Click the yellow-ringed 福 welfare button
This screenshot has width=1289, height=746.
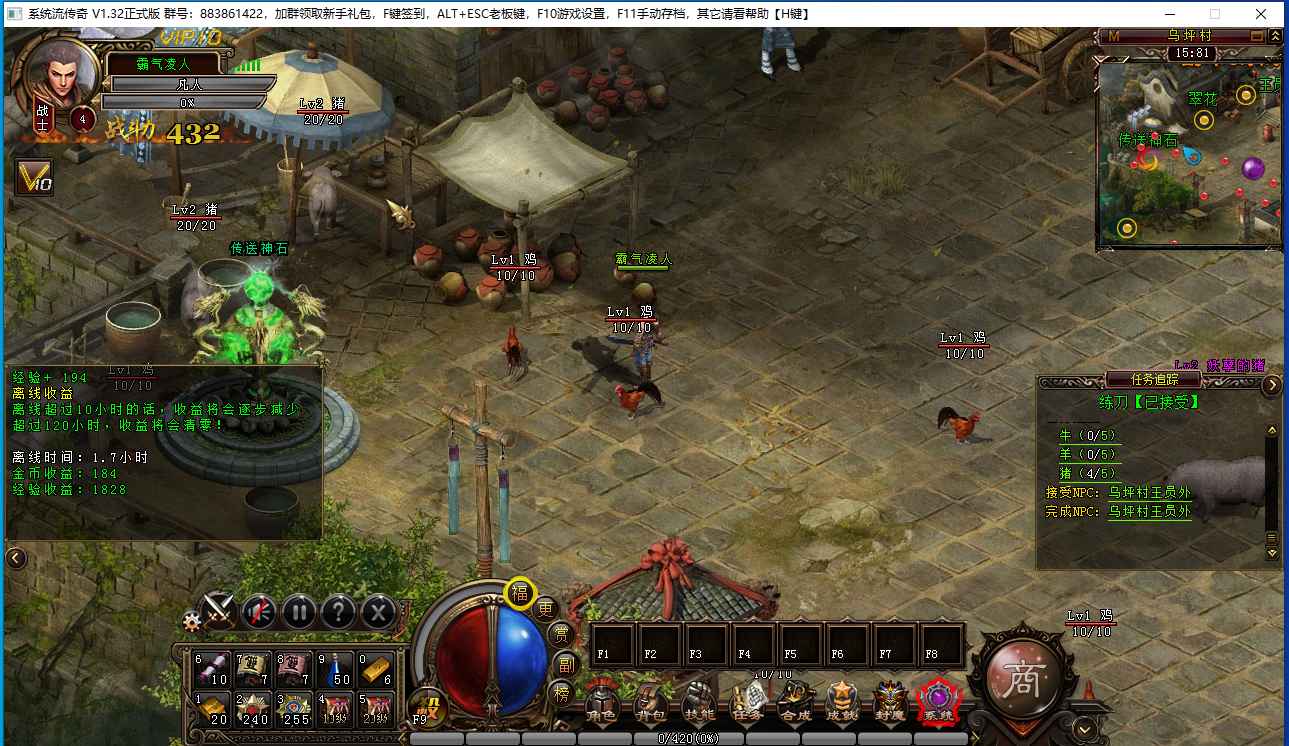(x=520, y=593)
